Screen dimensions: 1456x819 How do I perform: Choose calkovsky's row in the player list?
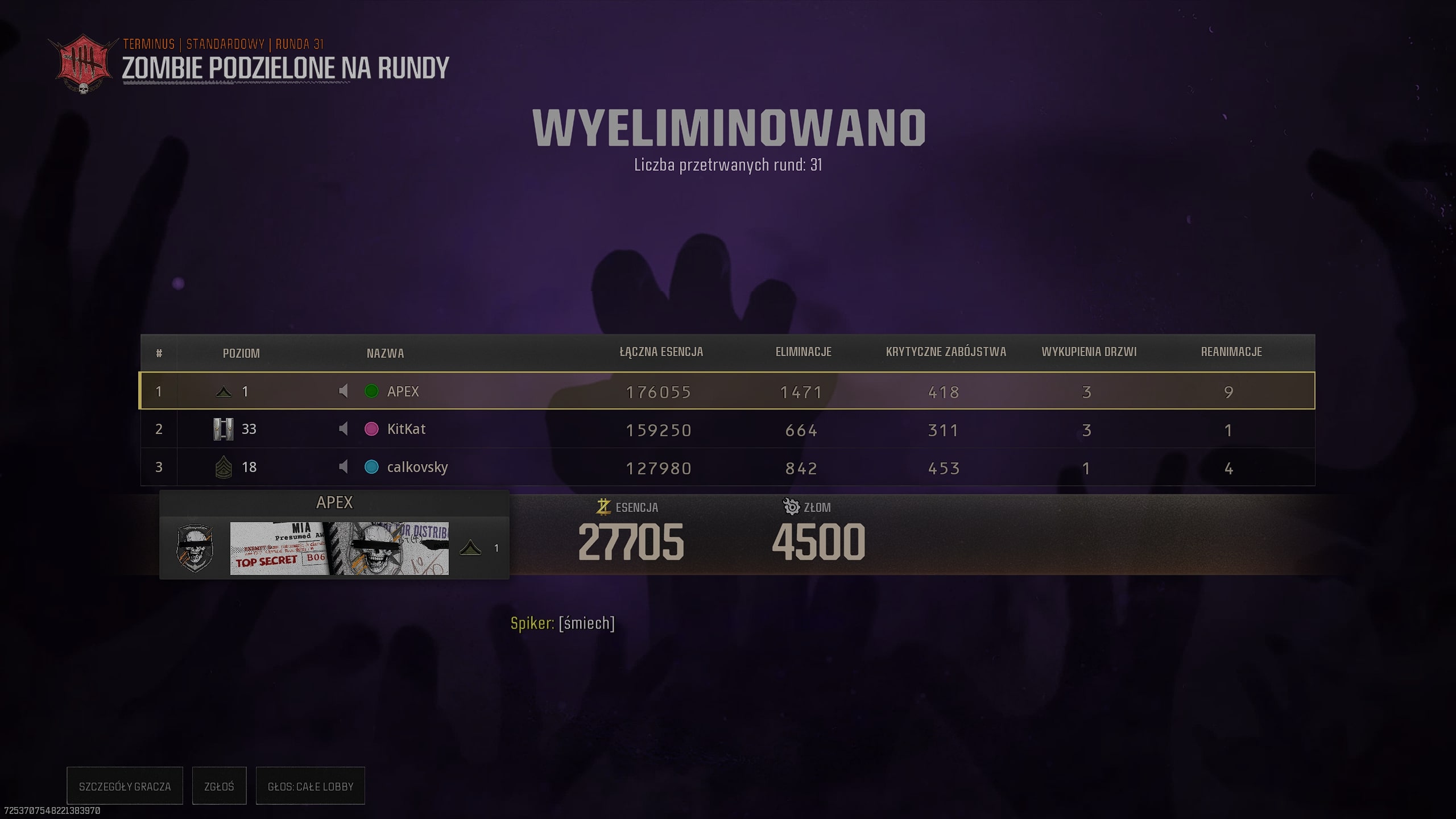pyautogui.click(x=727, y=468)
